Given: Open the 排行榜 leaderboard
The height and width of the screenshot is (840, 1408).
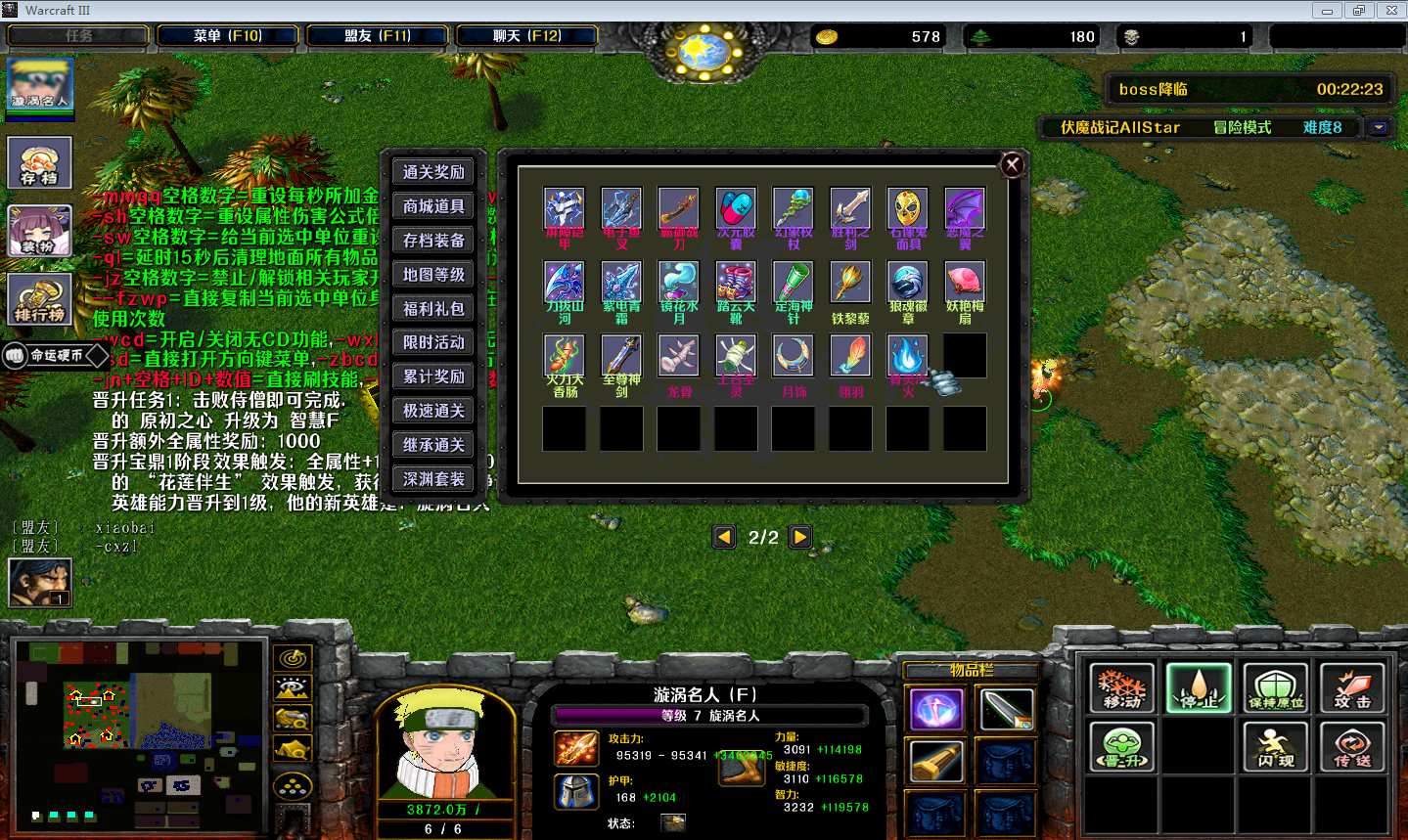Looking at the screenshot, I should pyautogui.click(x=40, y=299).
